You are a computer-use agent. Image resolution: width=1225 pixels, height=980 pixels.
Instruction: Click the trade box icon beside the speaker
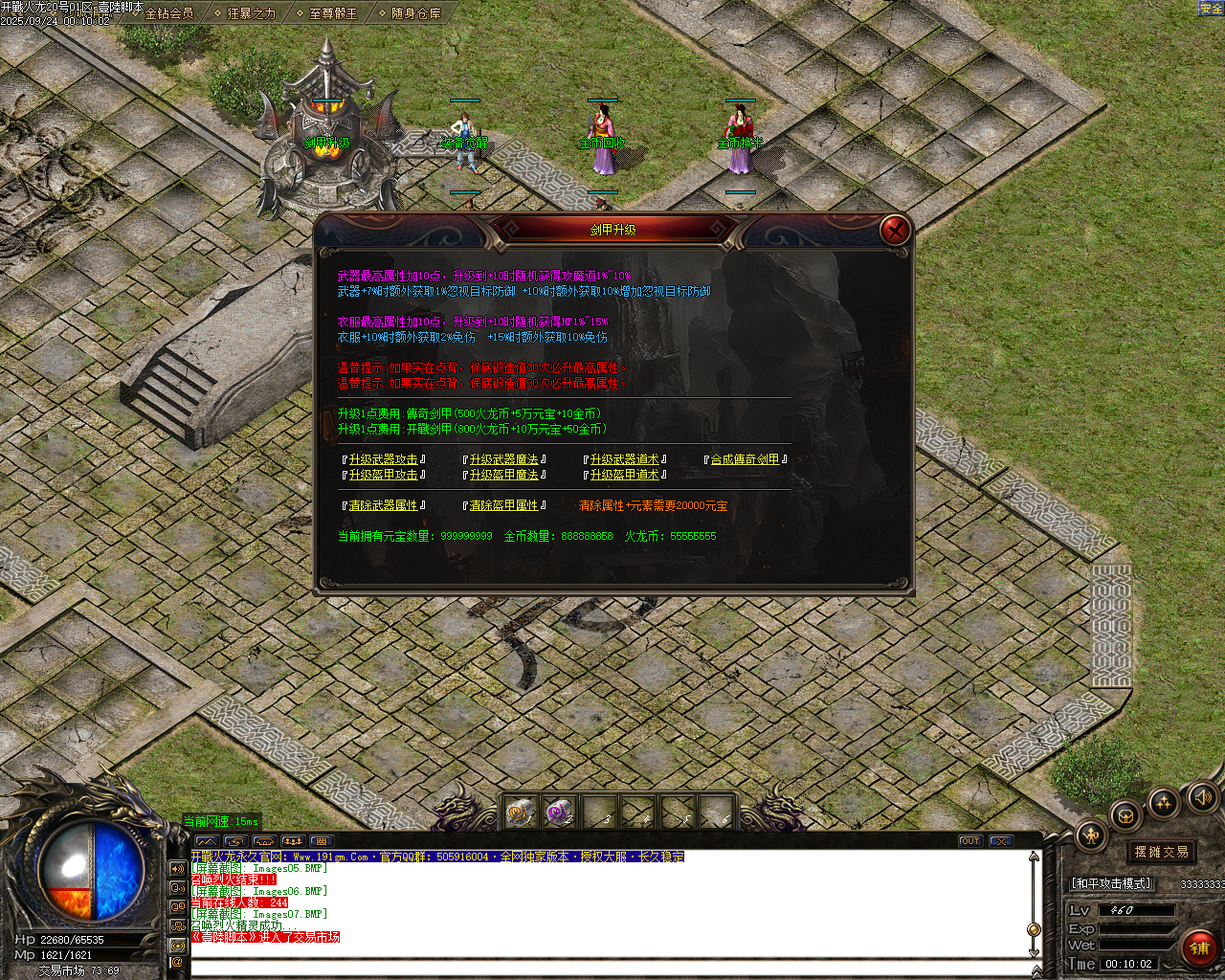[1125, 816]
